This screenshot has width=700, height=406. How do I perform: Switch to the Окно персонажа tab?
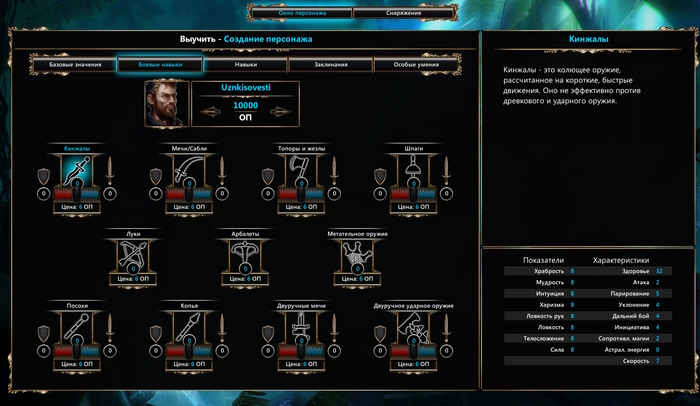(299, 14)
